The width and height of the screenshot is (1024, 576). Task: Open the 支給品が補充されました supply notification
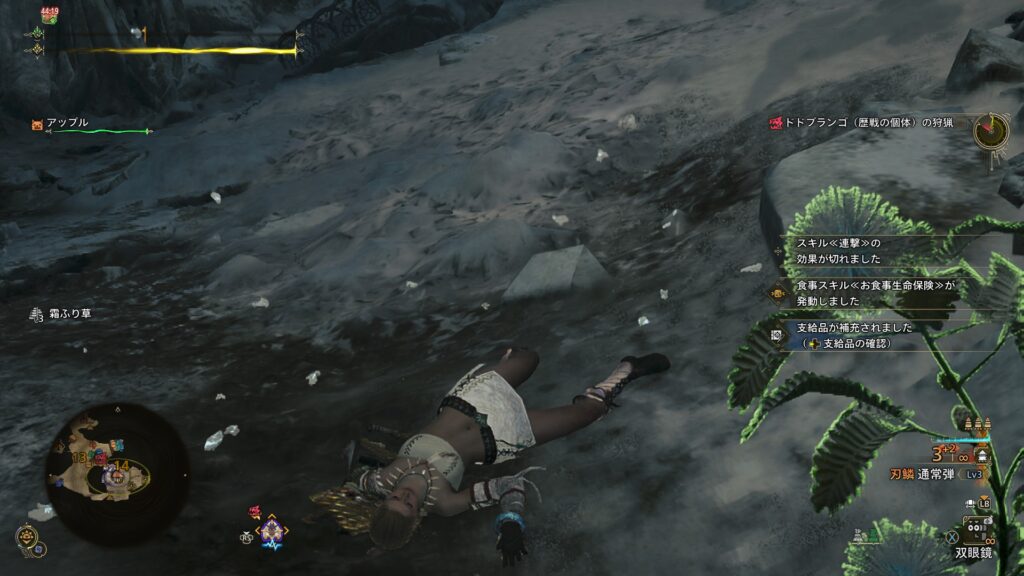[855, 334]
